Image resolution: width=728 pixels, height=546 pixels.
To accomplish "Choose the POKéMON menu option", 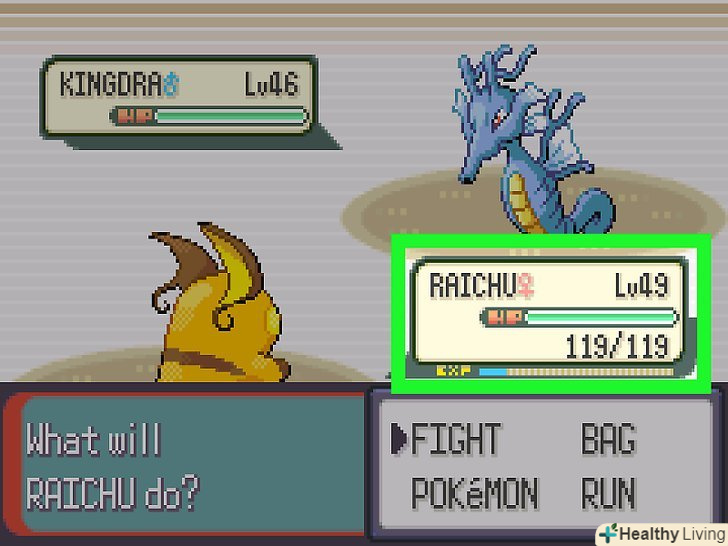I will tap(474, 493).
